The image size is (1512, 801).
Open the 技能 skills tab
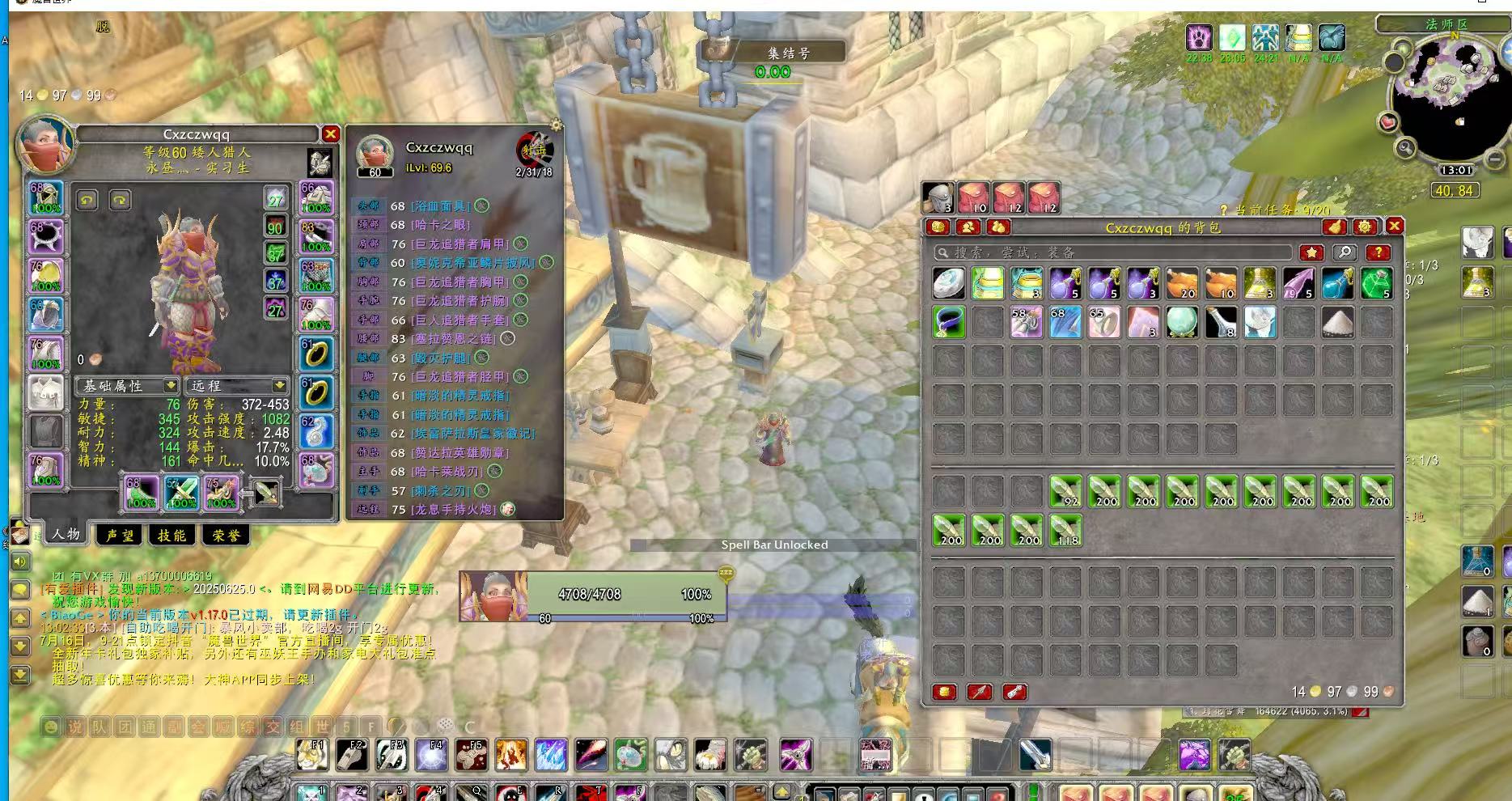[172, 535]
